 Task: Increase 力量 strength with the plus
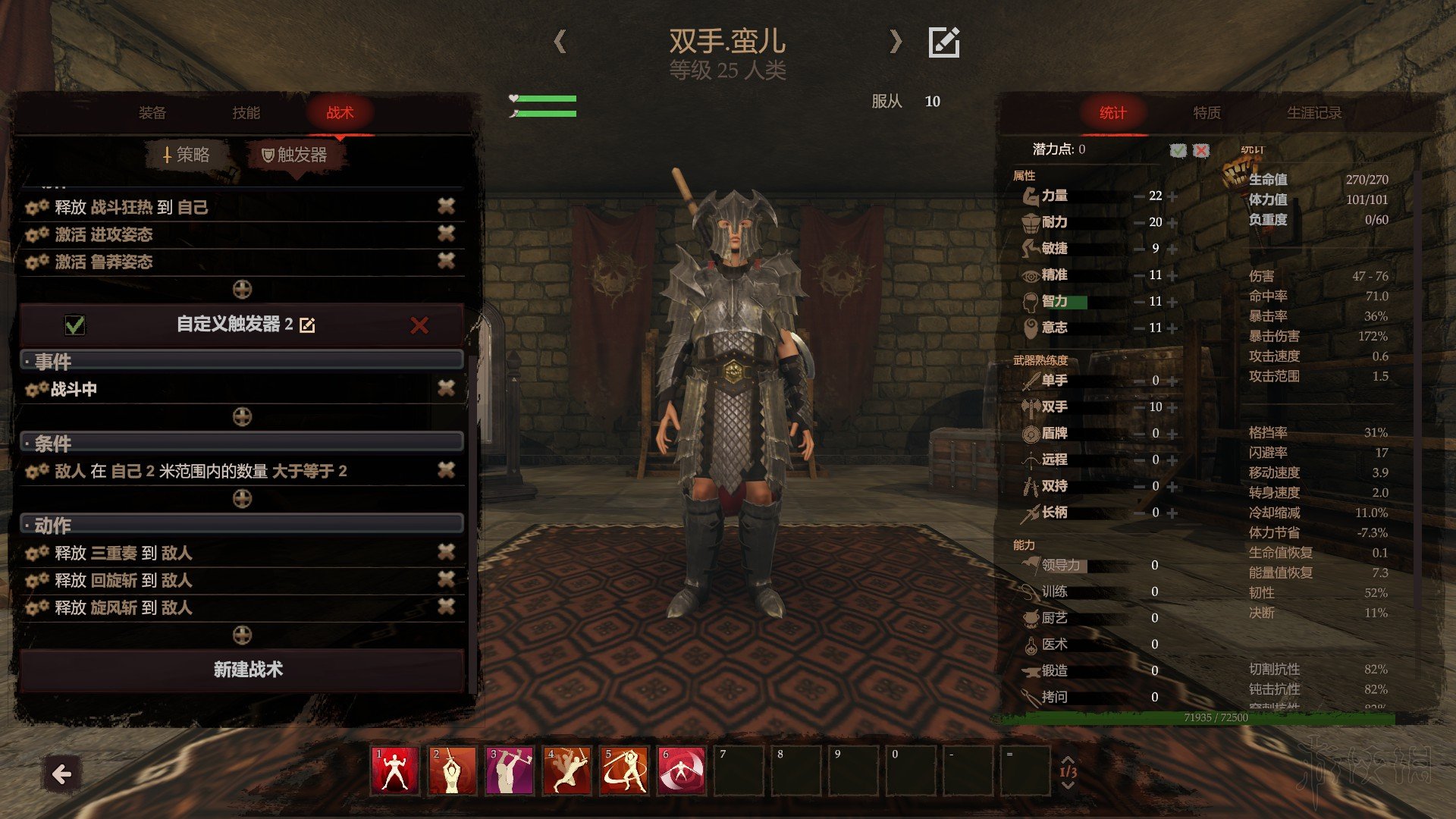tap(1173, 196)
